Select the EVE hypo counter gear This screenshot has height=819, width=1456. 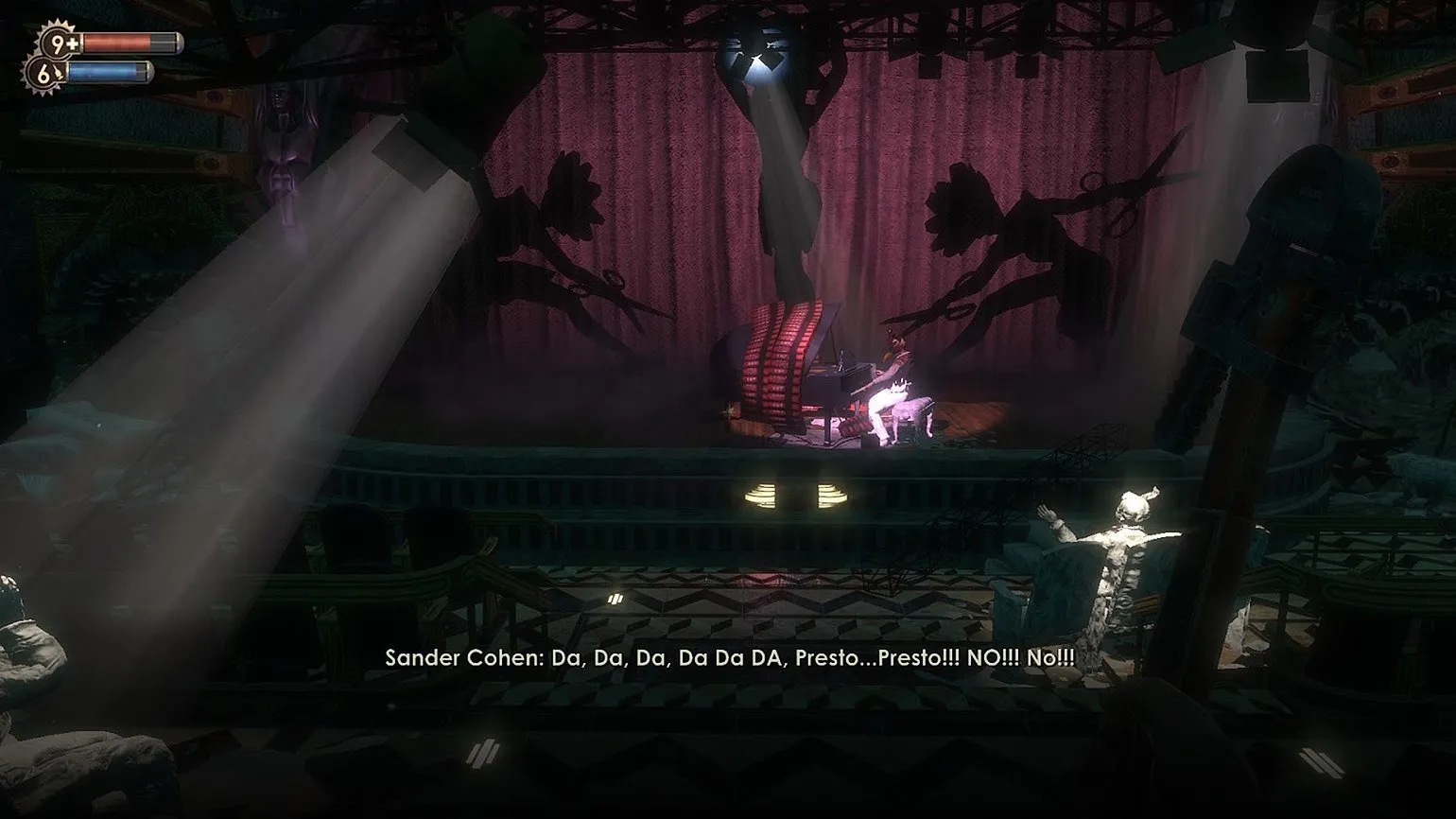coord(45,72)
